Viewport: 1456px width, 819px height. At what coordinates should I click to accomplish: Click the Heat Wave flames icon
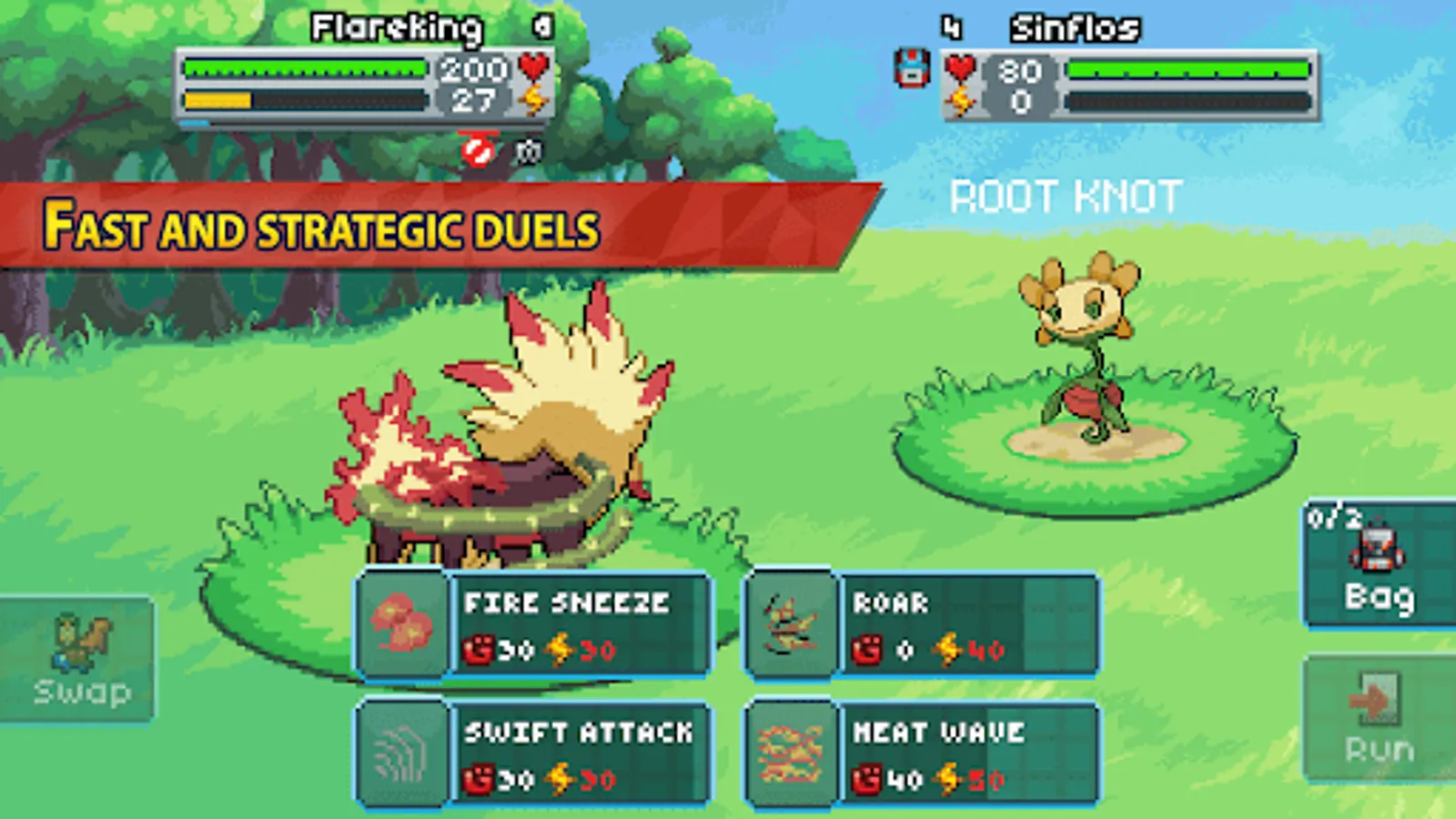[791, 753]
